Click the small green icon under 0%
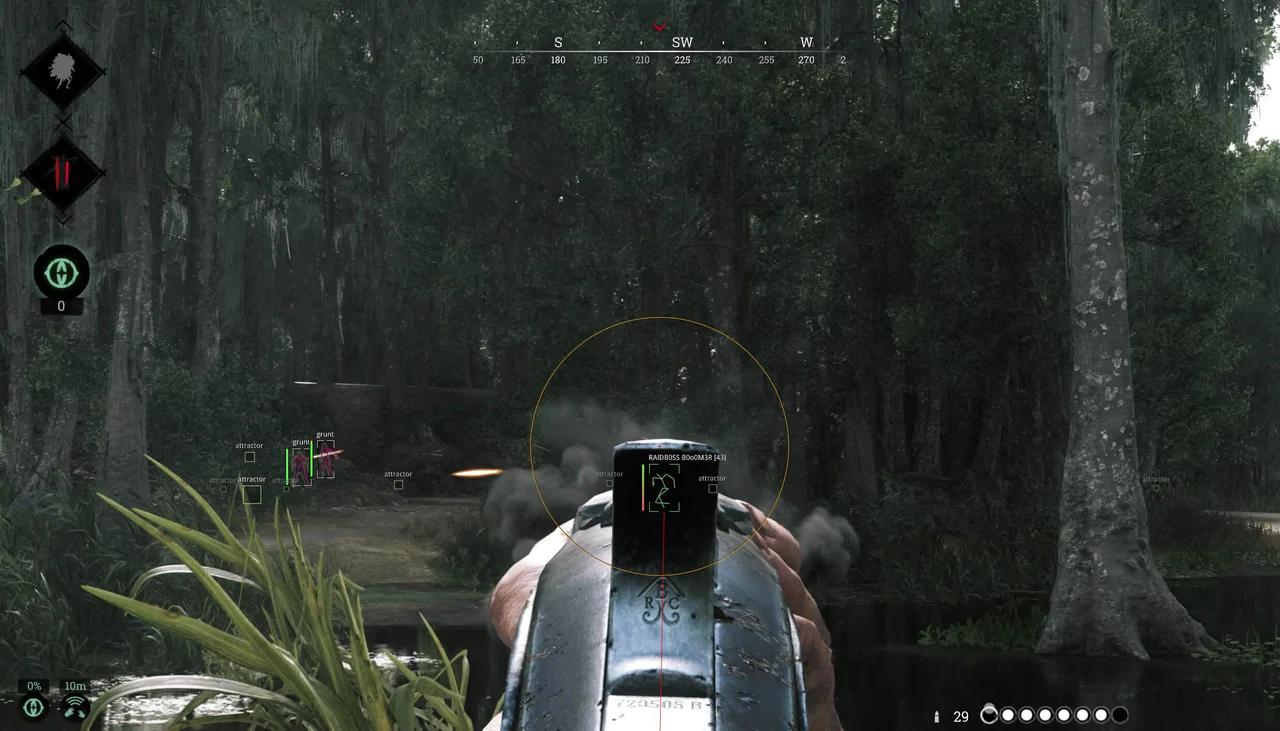This screenshot has height=731, width=1280. 34,708
